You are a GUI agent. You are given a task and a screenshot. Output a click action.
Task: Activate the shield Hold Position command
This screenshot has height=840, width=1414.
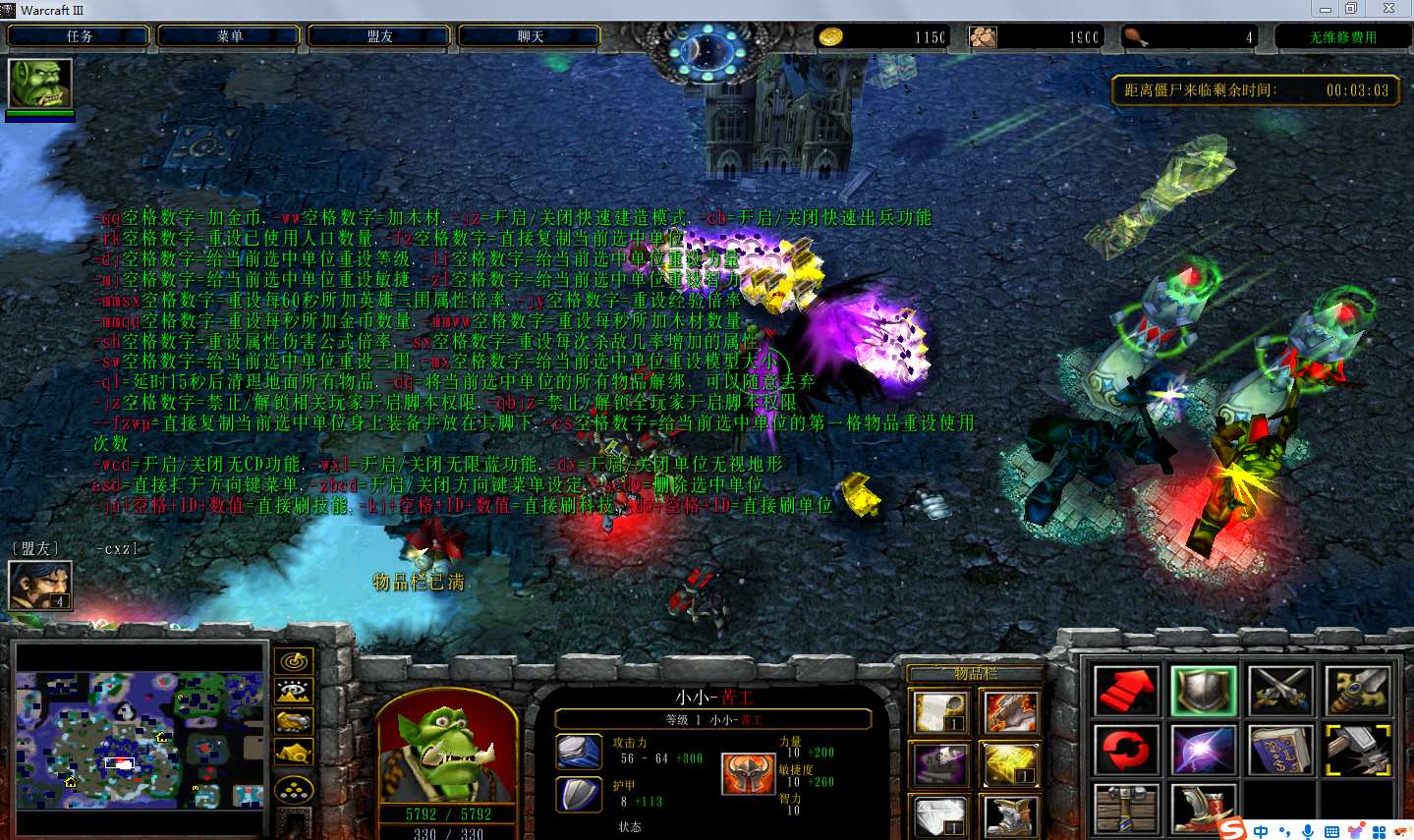click(1204, 690)
